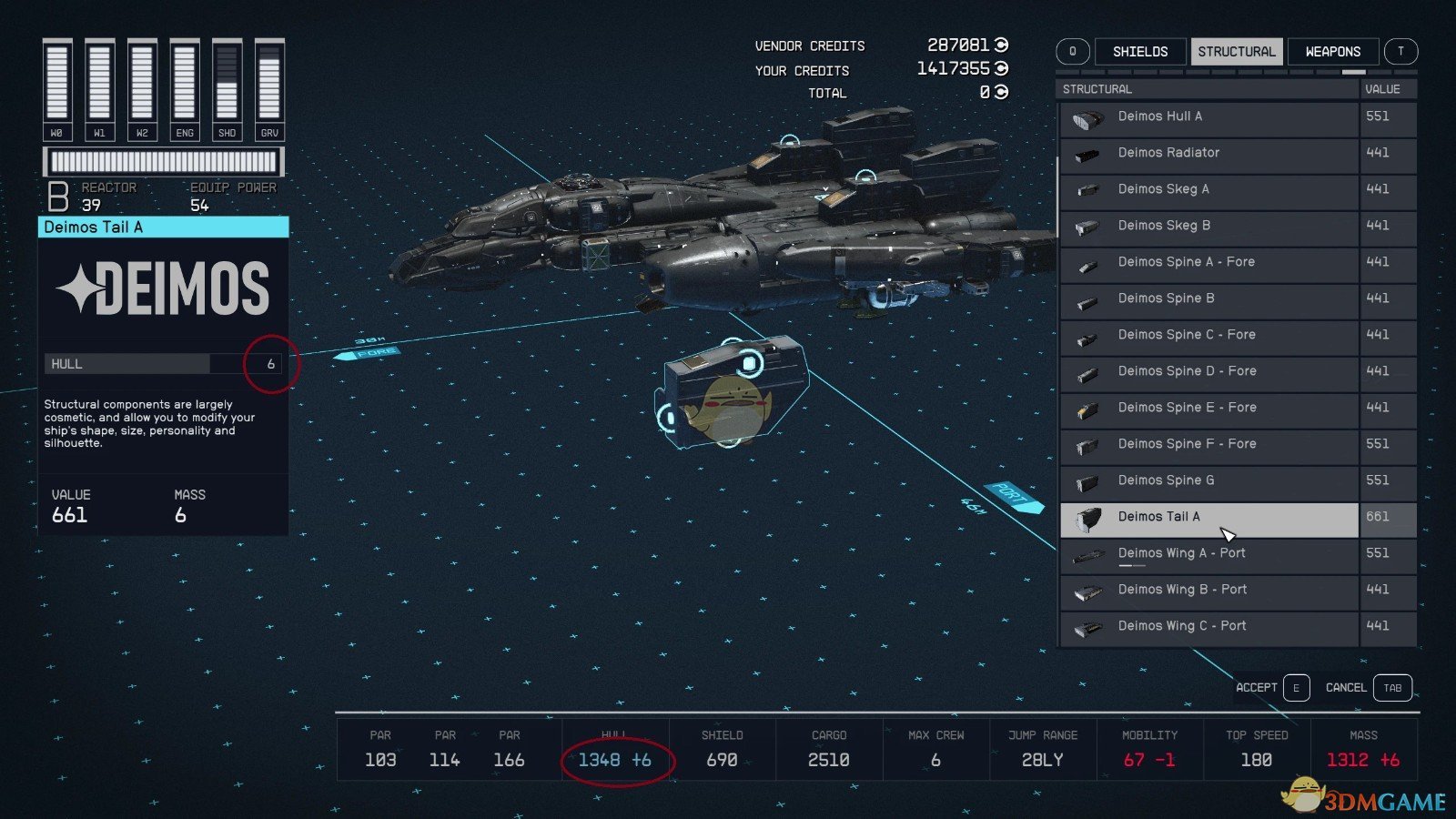Click the Deimos Wing B - Port icon
Image resolution: width=1456 pixels, height=819 pixels.
tap(1087, 590)
